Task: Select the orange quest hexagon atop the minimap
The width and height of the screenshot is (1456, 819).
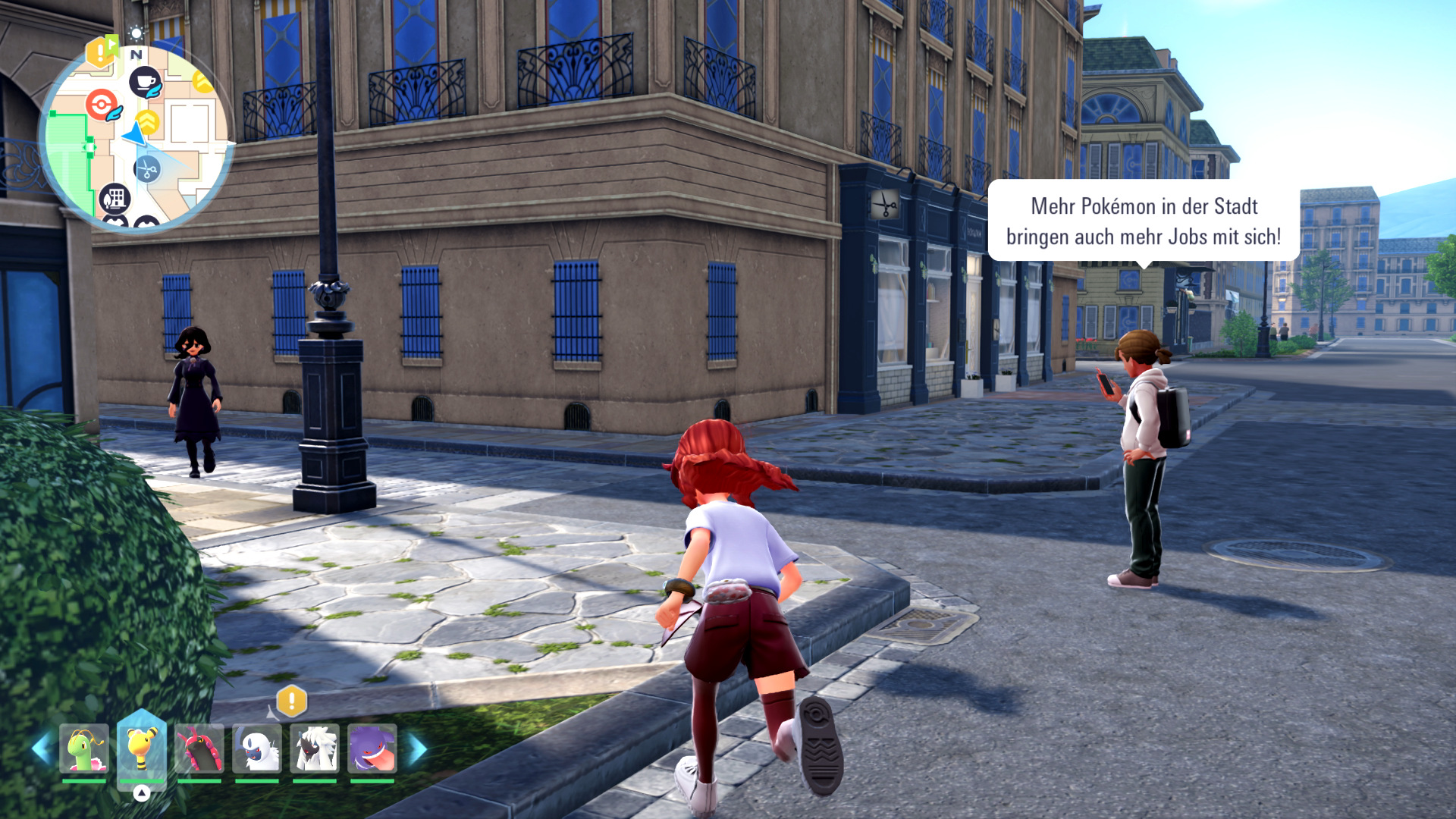Action: [x=101, y=52]
